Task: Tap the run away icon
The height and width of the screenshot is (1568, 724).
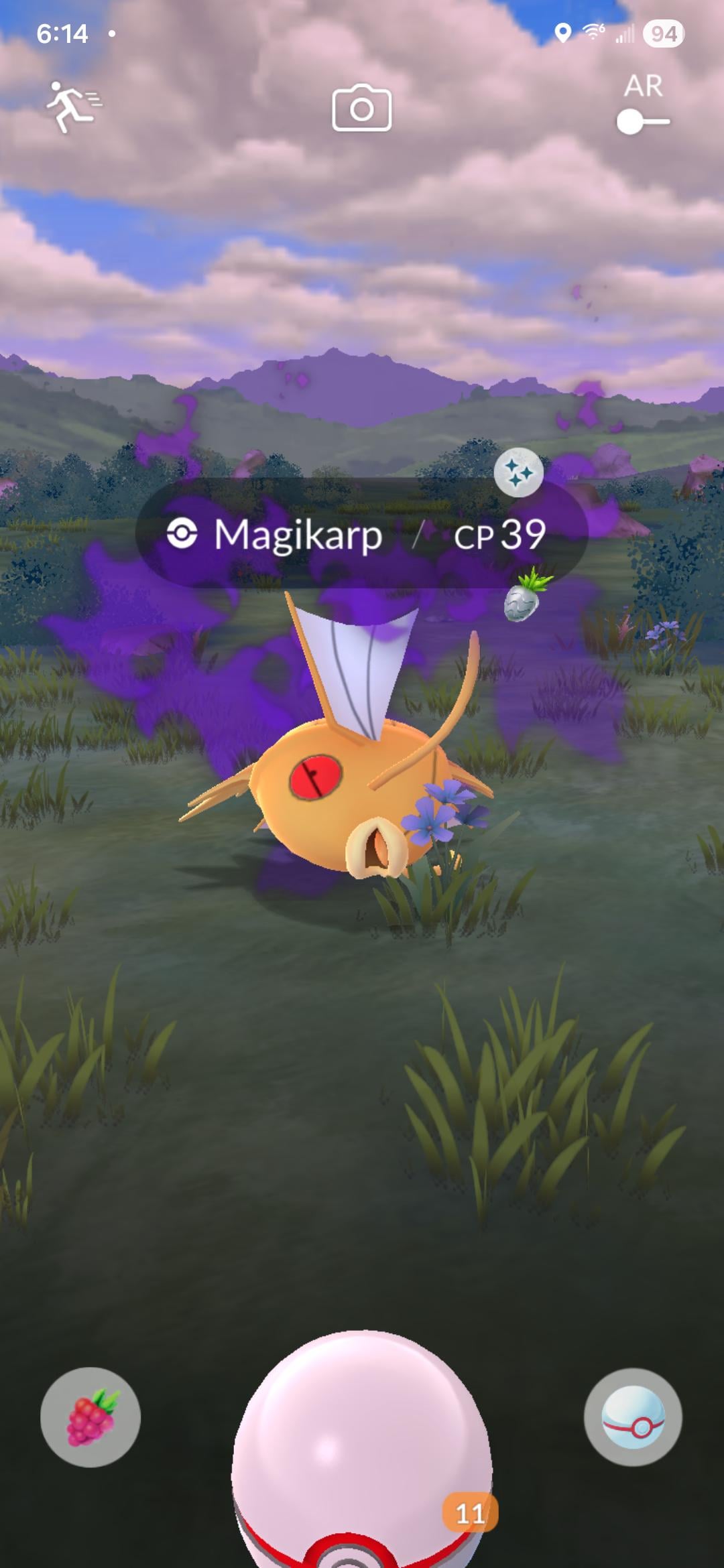Action: 72,107
